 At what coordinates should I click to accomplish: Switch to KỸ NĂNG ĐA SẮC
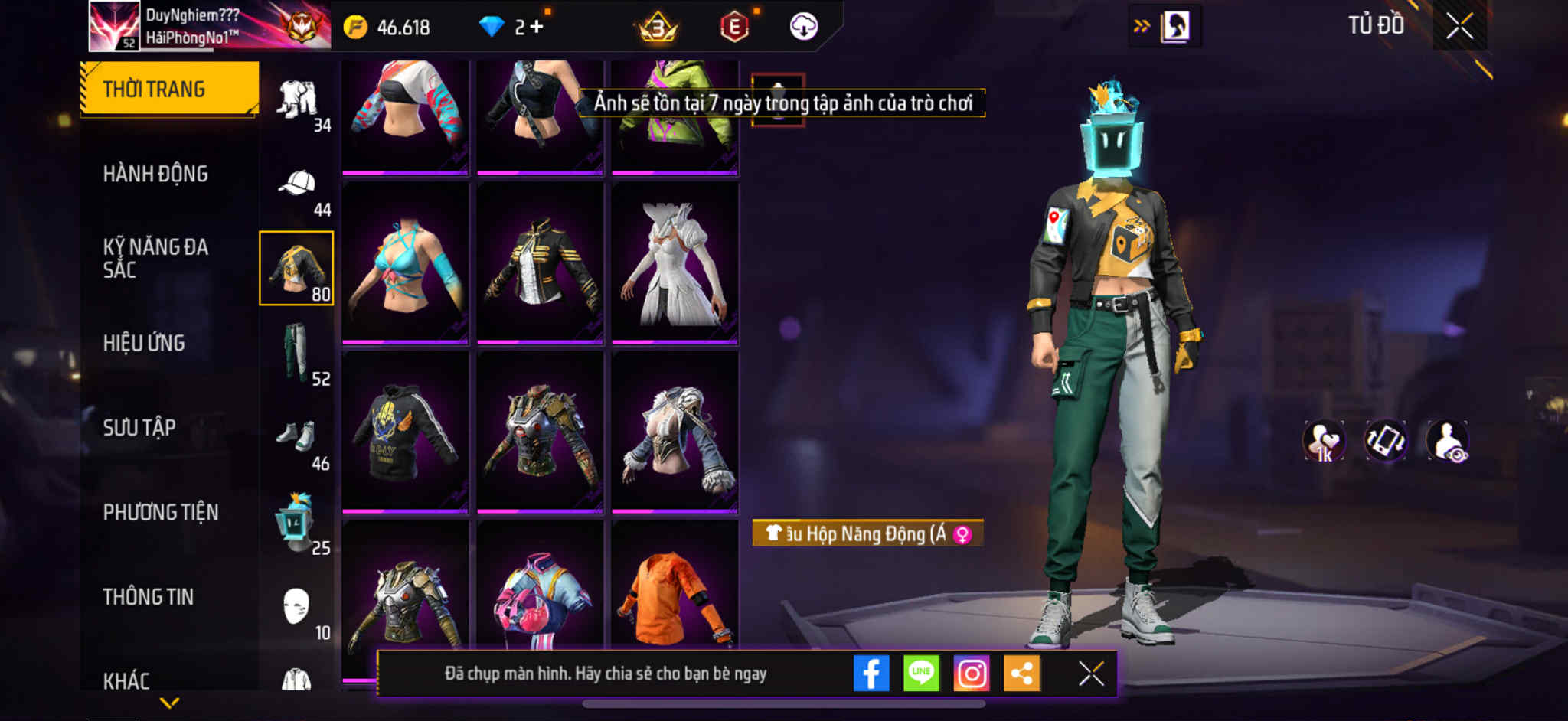155,258
